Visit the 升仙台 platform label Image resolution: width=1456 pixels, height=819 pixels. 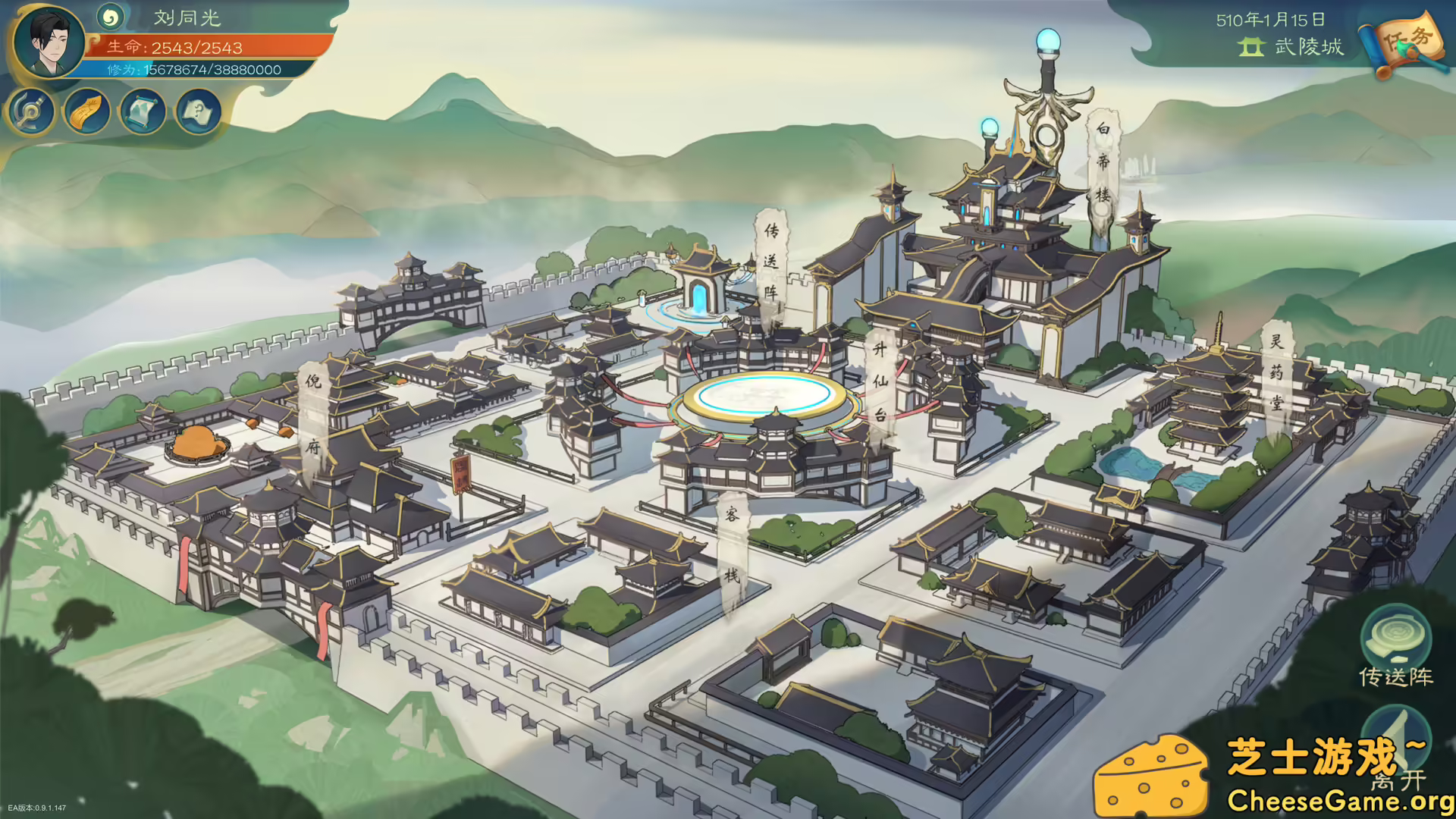[x=880, y=381]
